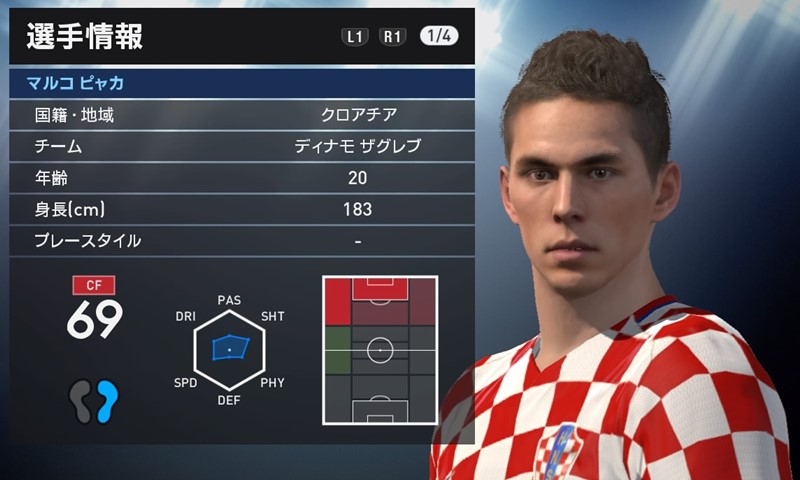Viewport: 800px width, 480px height.
Task: Choose the 国籍・地域 nationality row
Action: (x=242, y=115)
